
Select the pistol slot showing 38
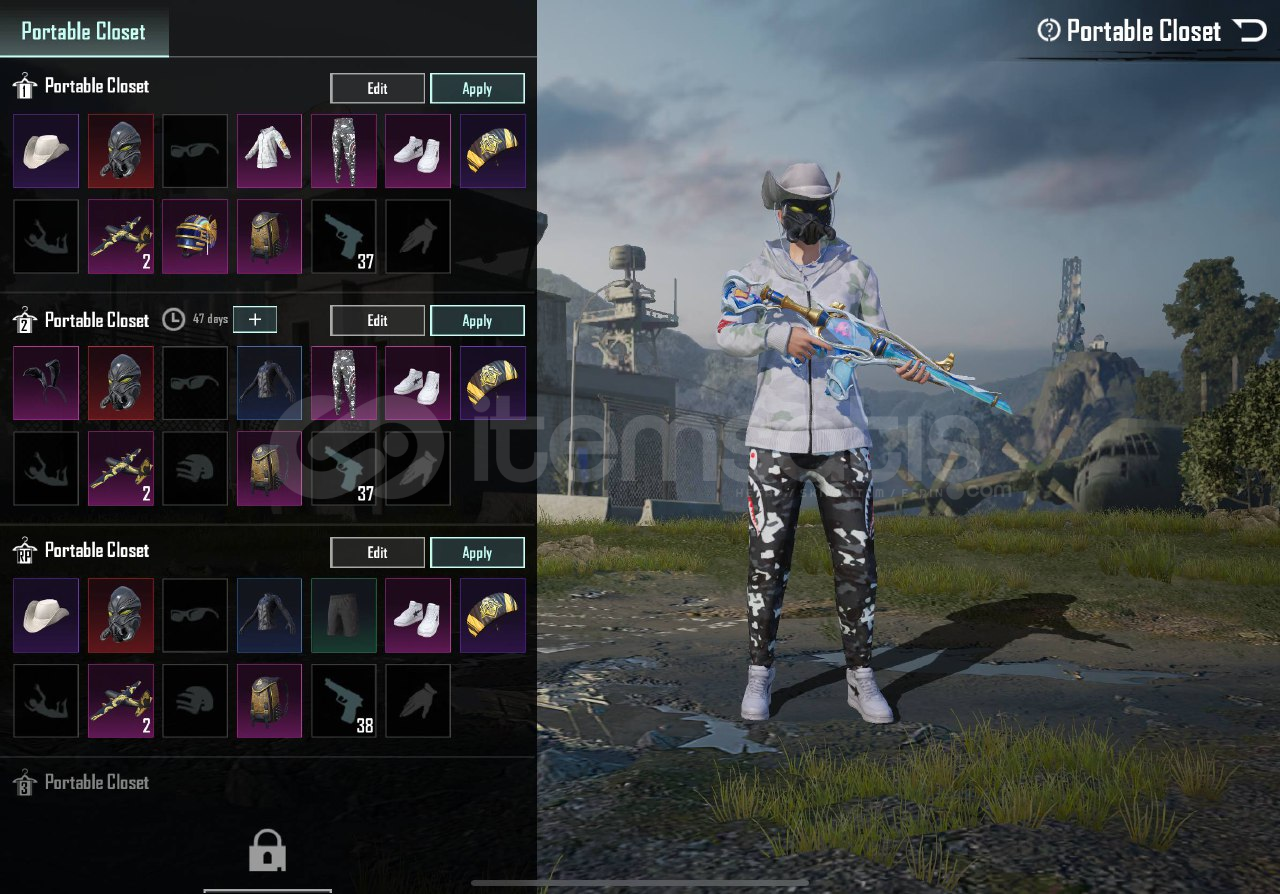click(344, 701)
